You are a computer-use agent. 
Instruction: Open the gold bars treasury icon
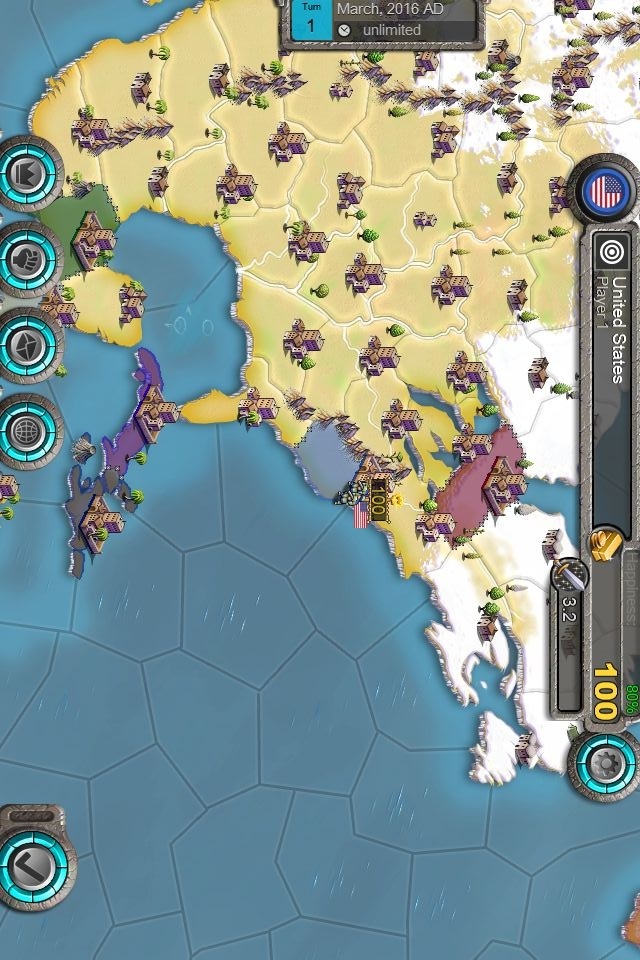pyautogui.click(x=606, y=546)
